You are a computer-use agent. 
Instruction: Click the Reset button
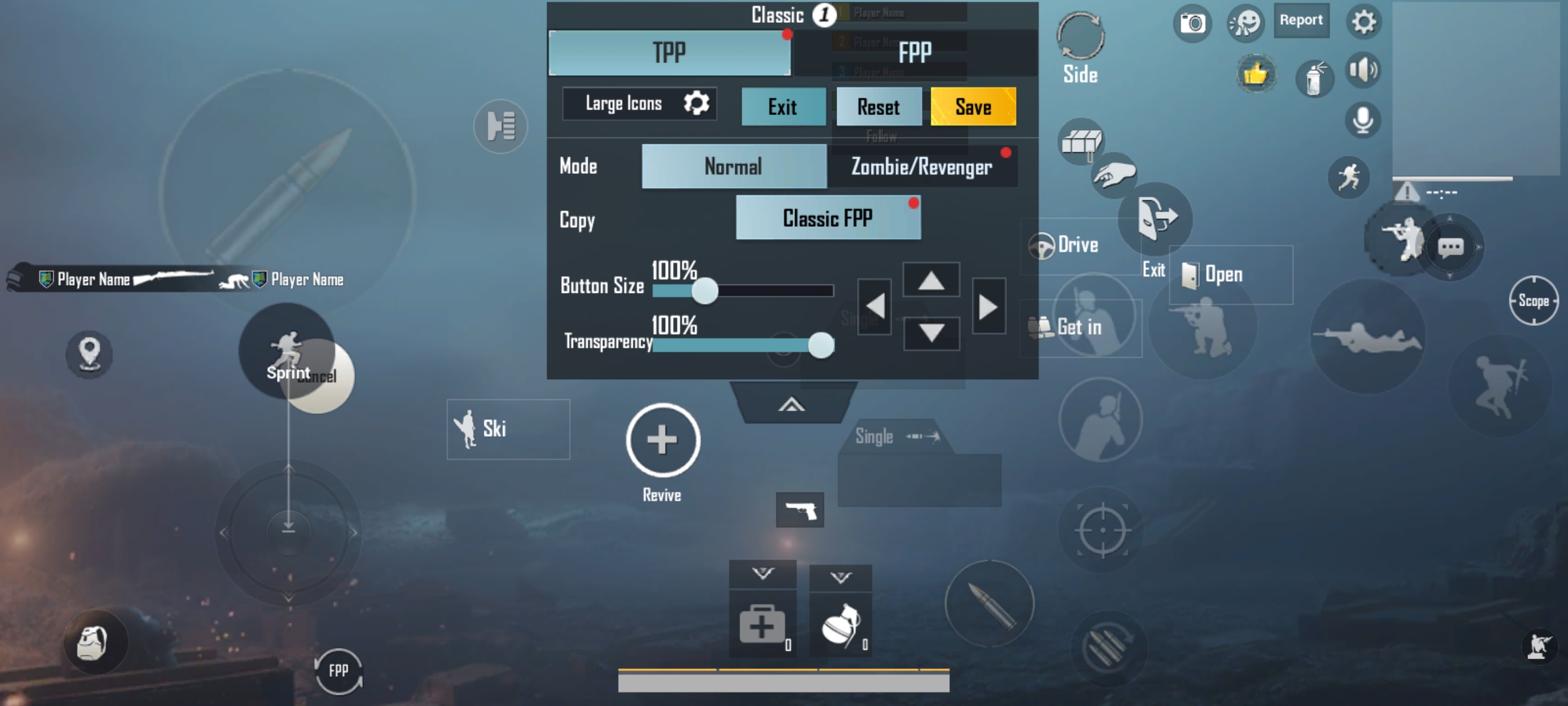(x=879, y=106)
